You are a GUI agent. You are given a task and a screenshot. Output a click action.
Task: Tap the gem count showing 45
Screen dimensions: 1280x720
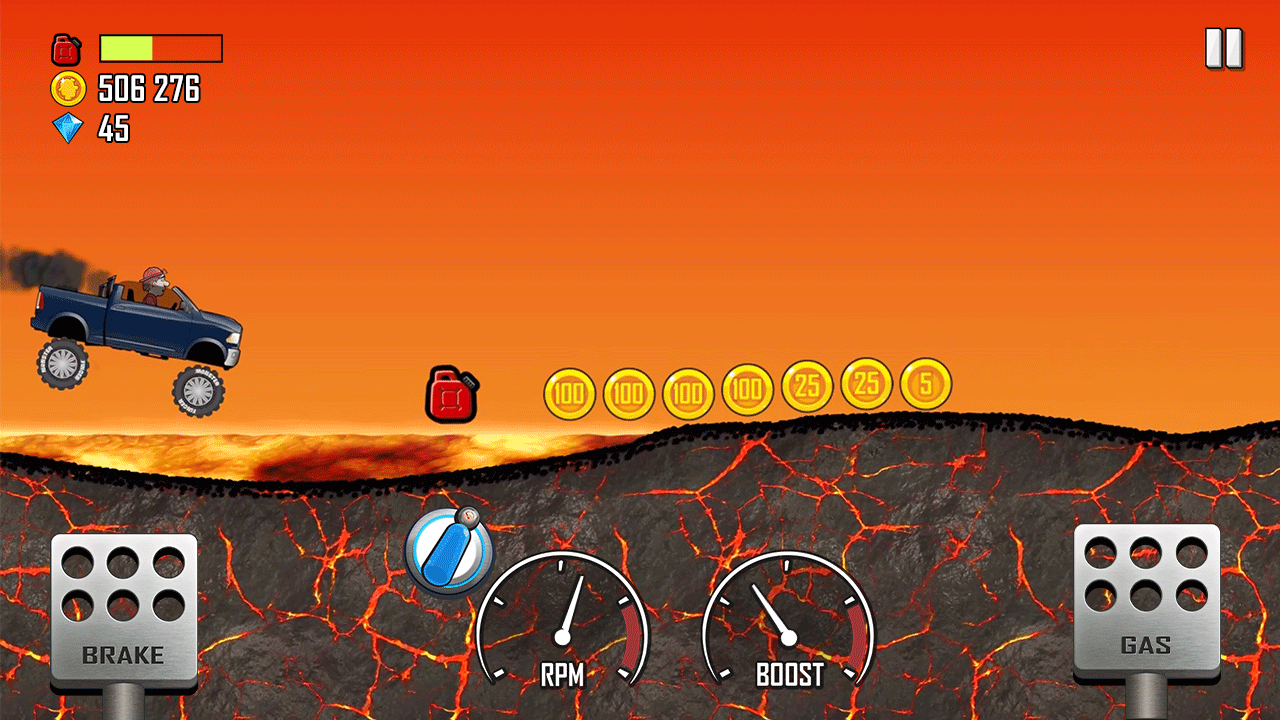click(113, 129)
